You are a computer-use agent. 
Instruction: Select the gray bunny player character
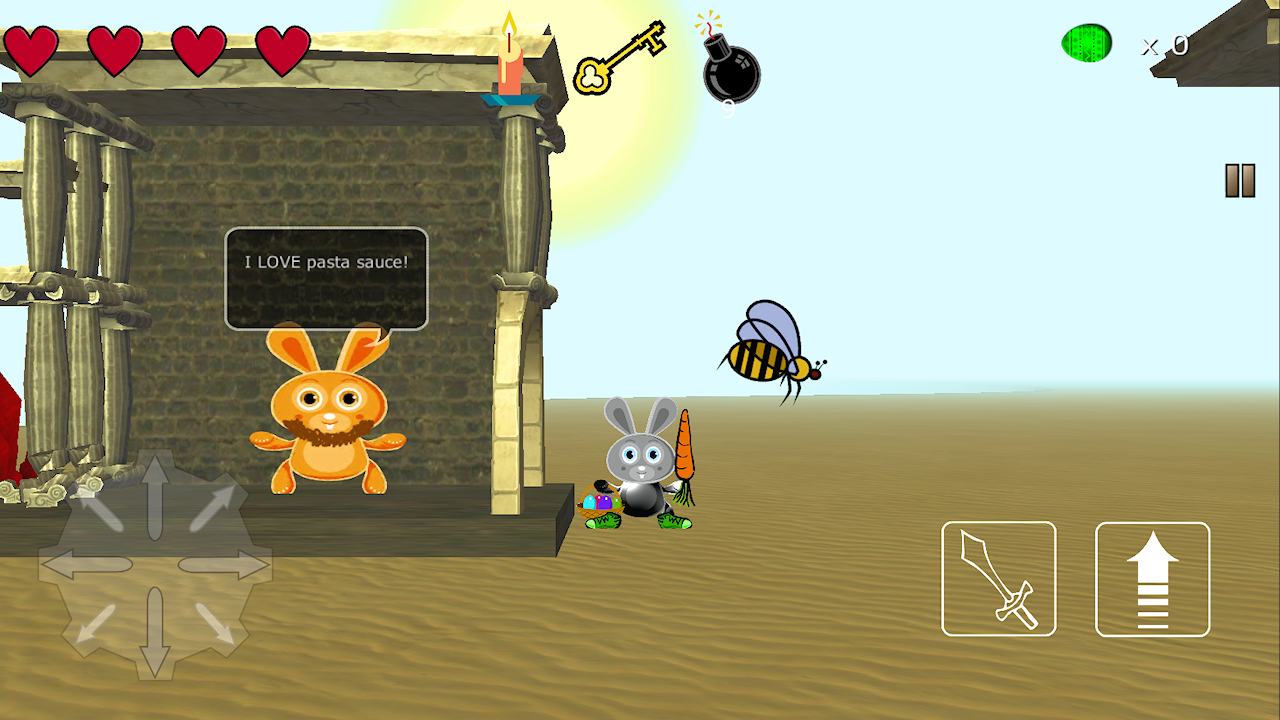638,470
